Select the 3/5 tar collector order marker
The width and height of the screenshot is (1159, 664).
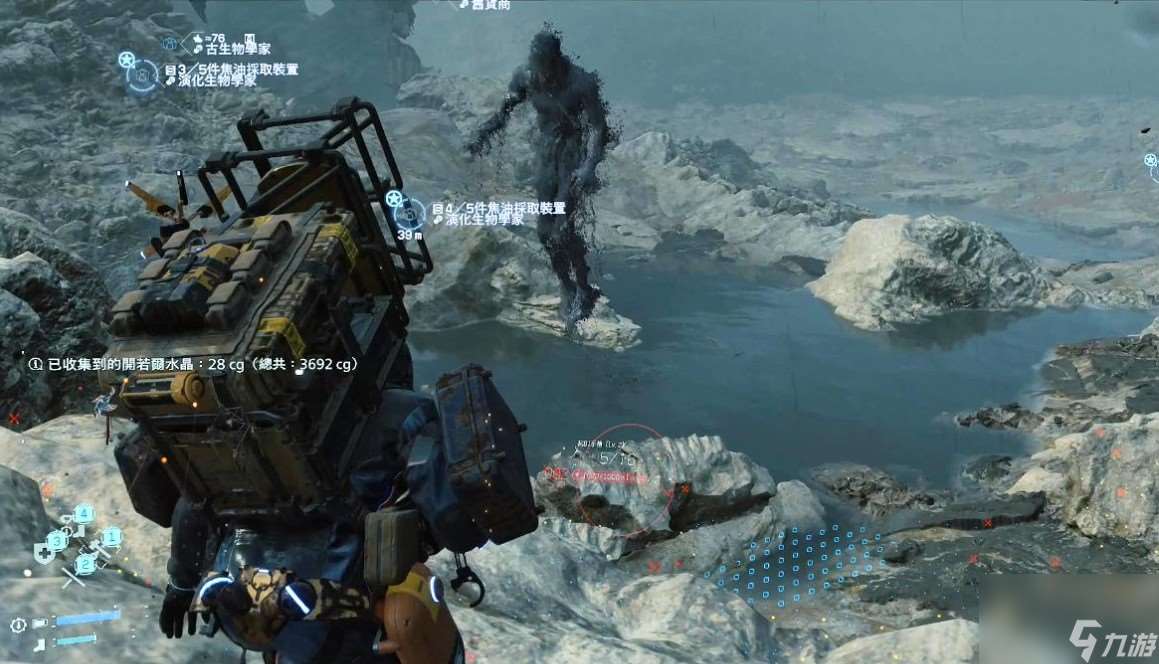(143, 76)
